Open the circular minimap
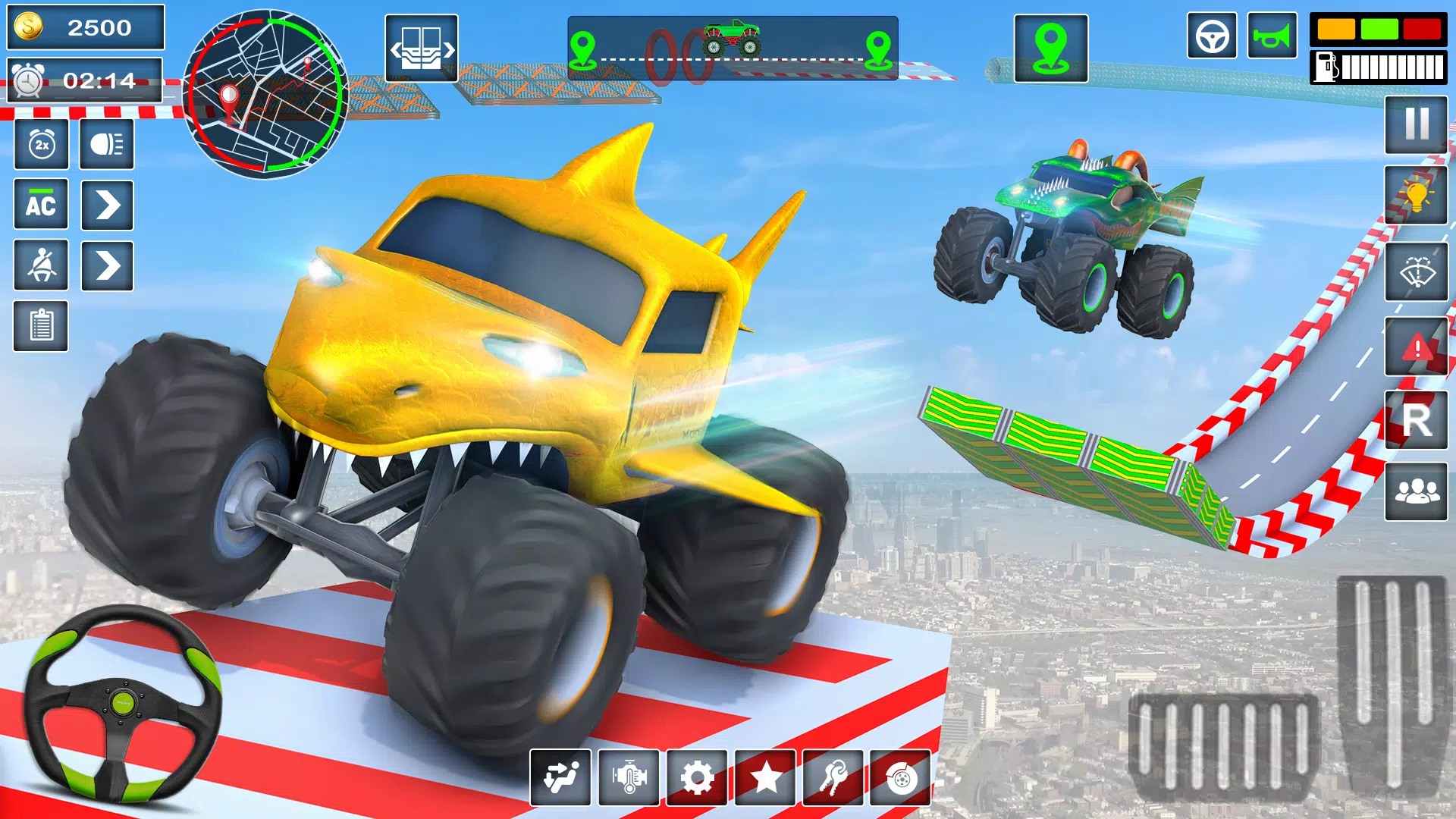The height and width of the screenshot is (819, 1456). [x=265, y=95]
